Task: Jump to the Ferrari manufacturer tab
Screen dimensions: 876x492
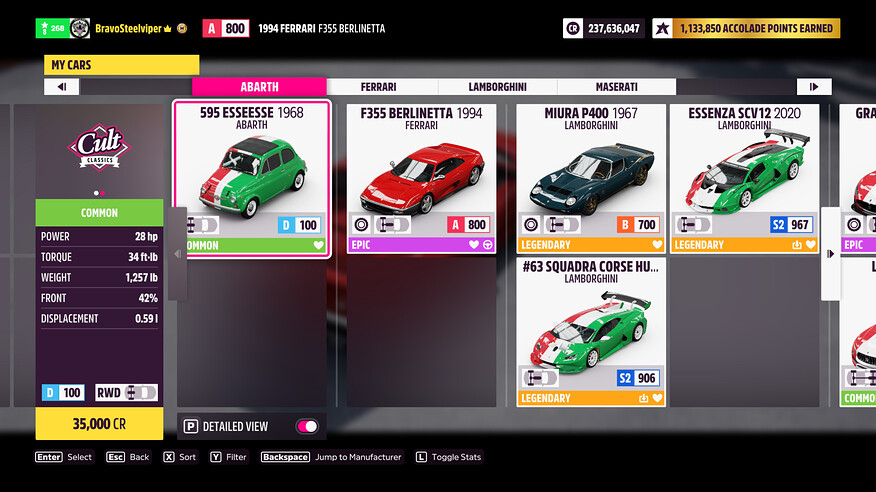Action: point(383,87)
